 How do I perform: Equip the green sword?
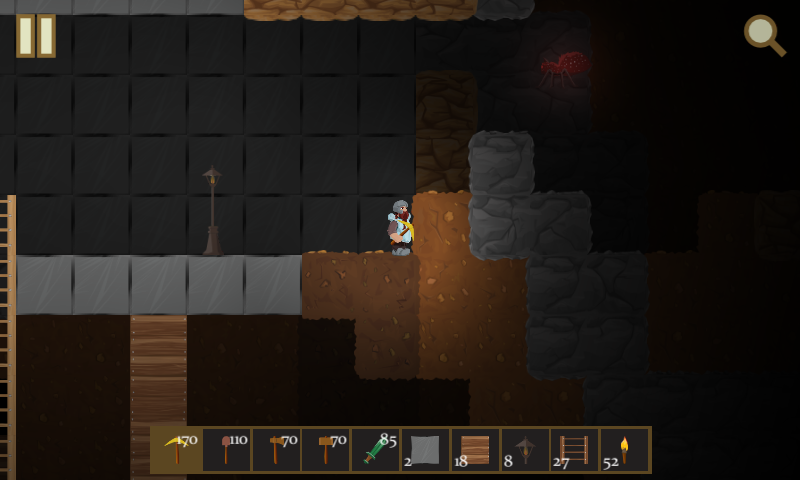pos(376,450)
